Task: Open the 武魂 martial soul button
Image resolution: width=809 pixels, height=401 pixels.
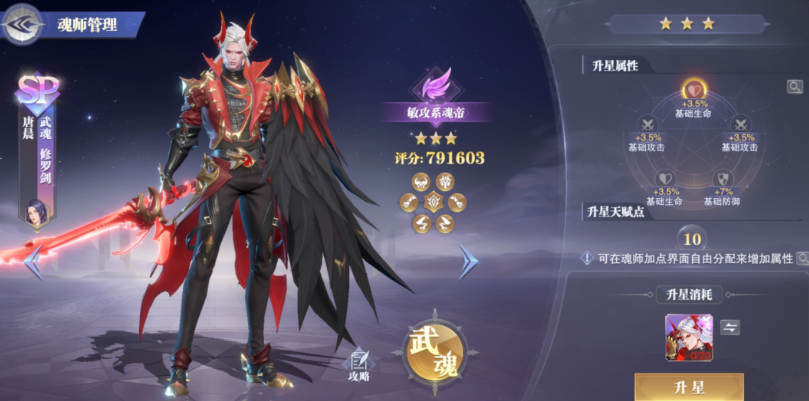Action: (433, 352)
